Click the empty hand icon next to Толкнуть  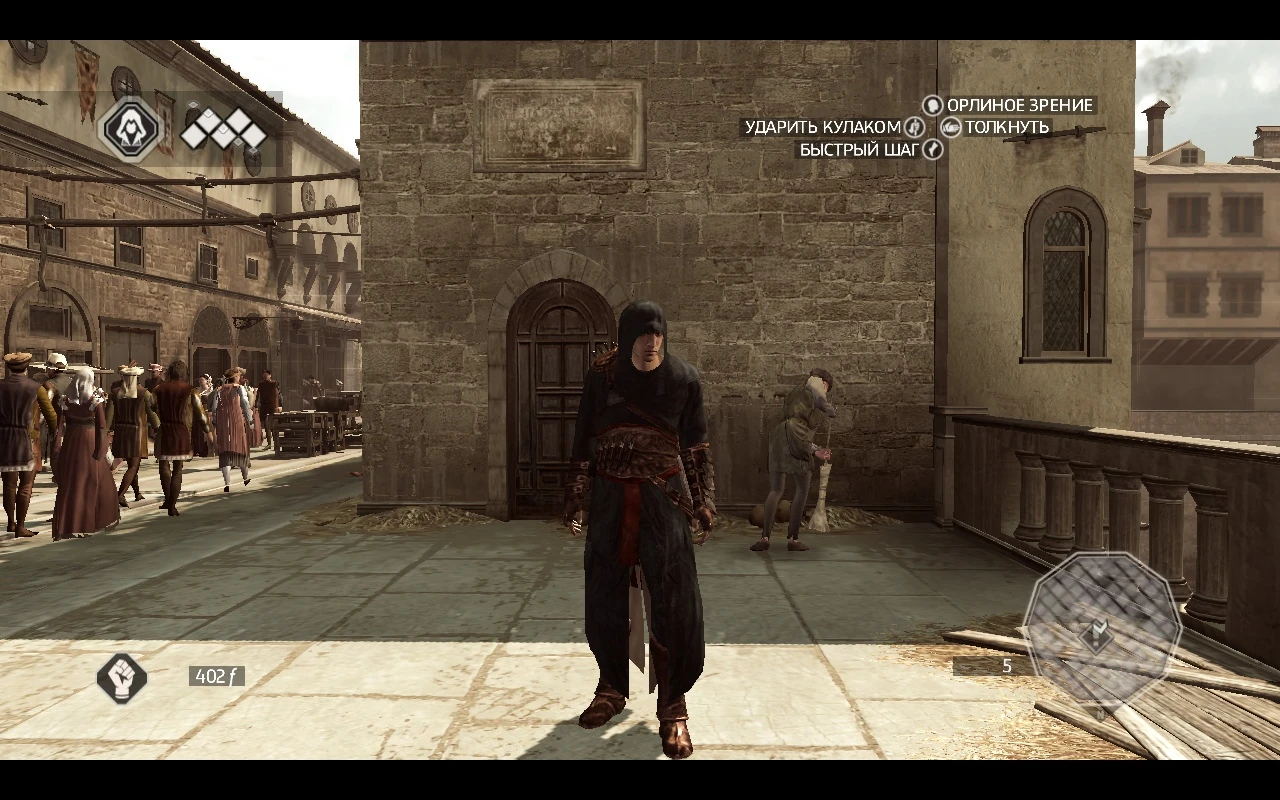[951, 127]
